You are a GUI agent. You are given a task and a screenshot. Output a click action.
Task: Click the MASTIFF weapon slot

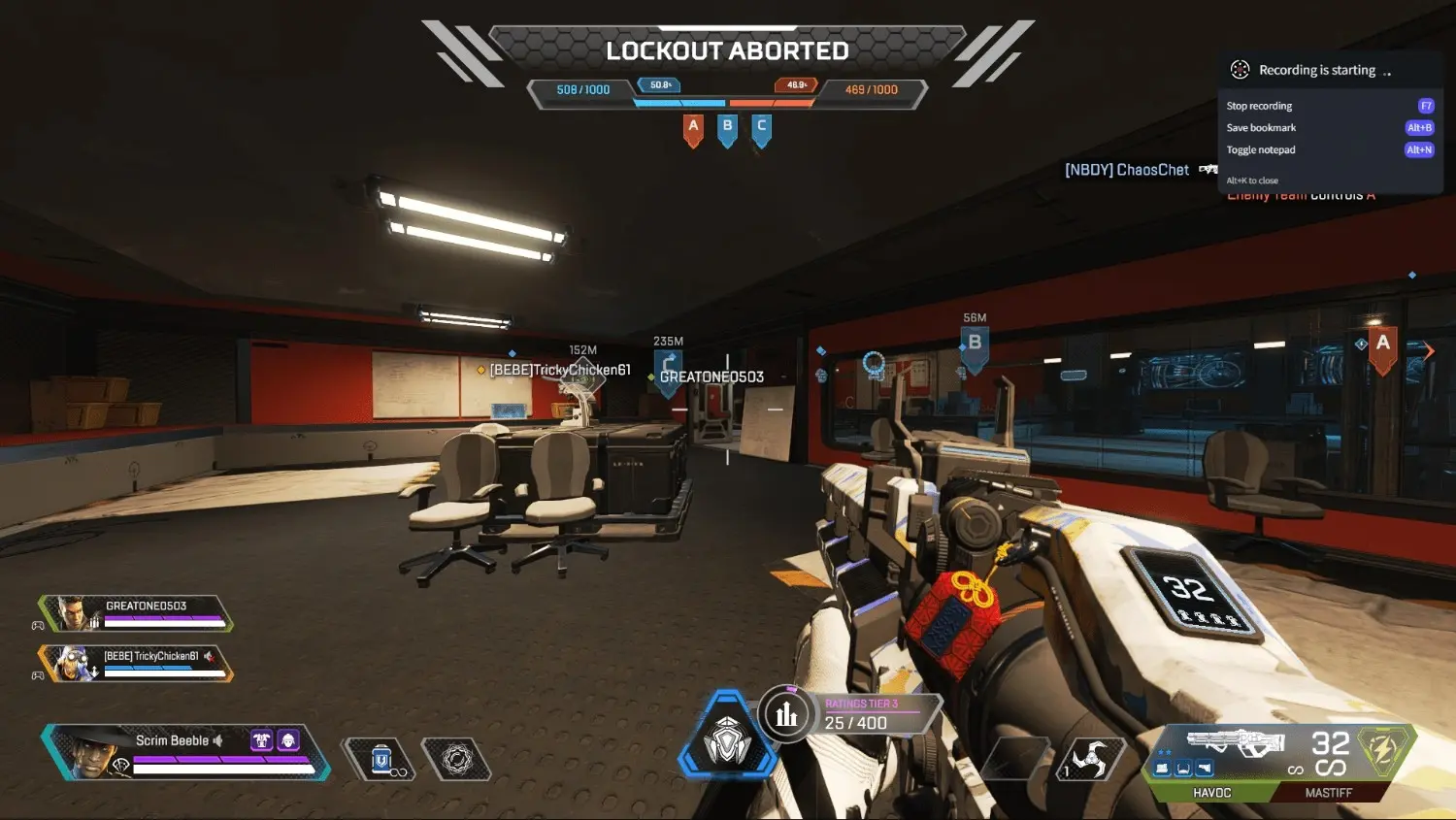1329,792
